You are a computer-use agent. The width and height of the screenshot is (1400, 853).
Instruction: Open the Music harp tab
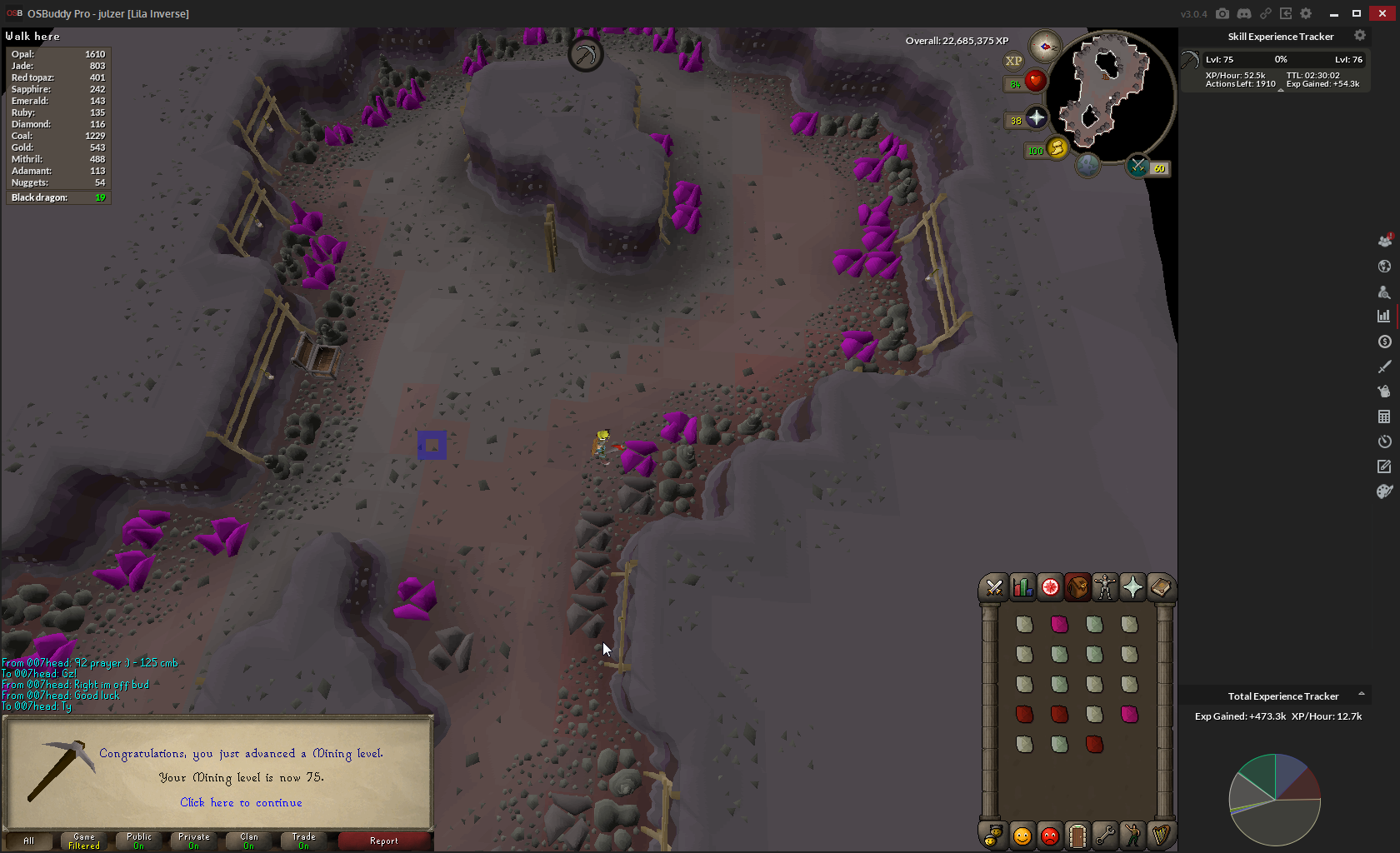pyautogui.click(x=1160, y=835)
